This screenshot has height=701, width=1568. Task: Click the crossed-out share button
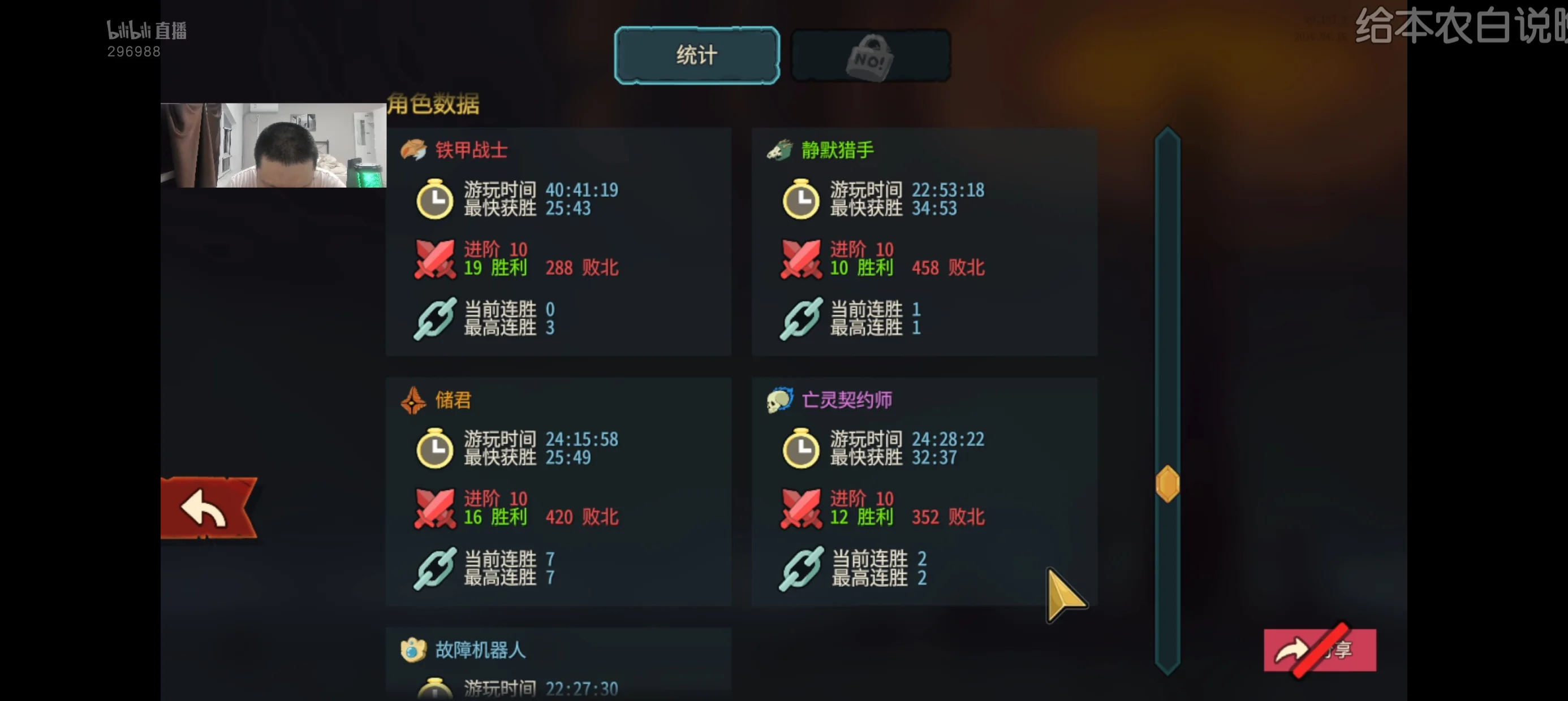(1319, 650)
